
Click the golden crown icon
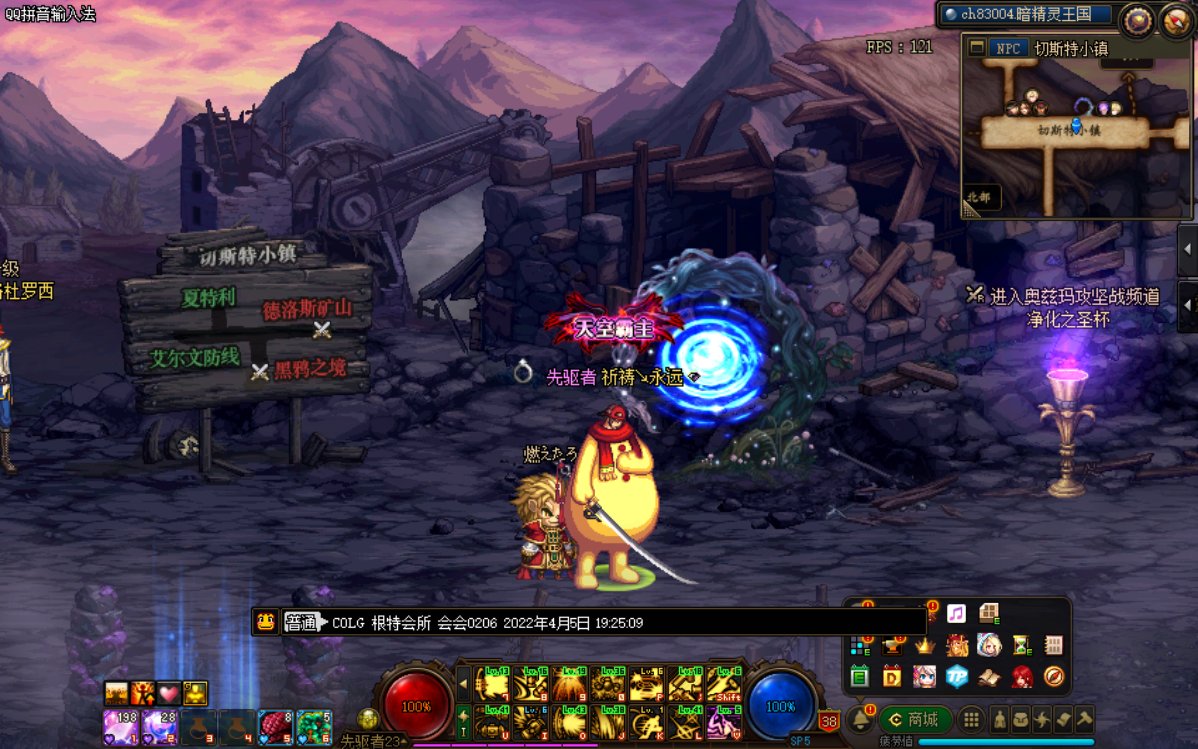coord(924,646)
